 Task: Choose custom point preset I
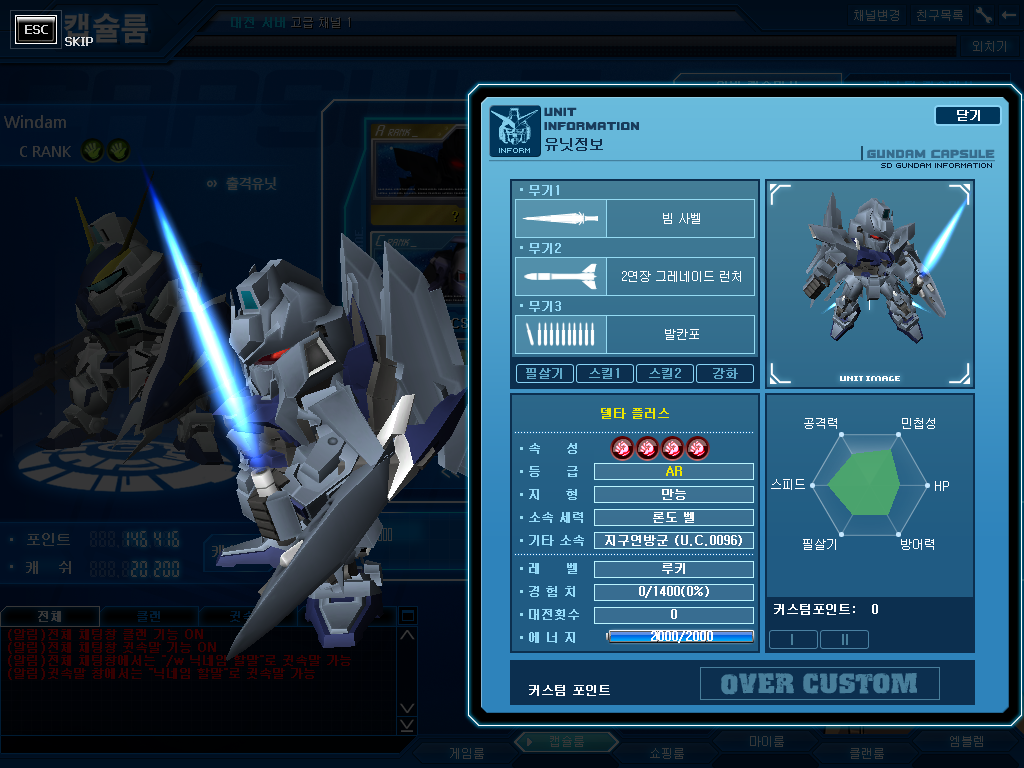pyautogui.click(x=792, y=639)
